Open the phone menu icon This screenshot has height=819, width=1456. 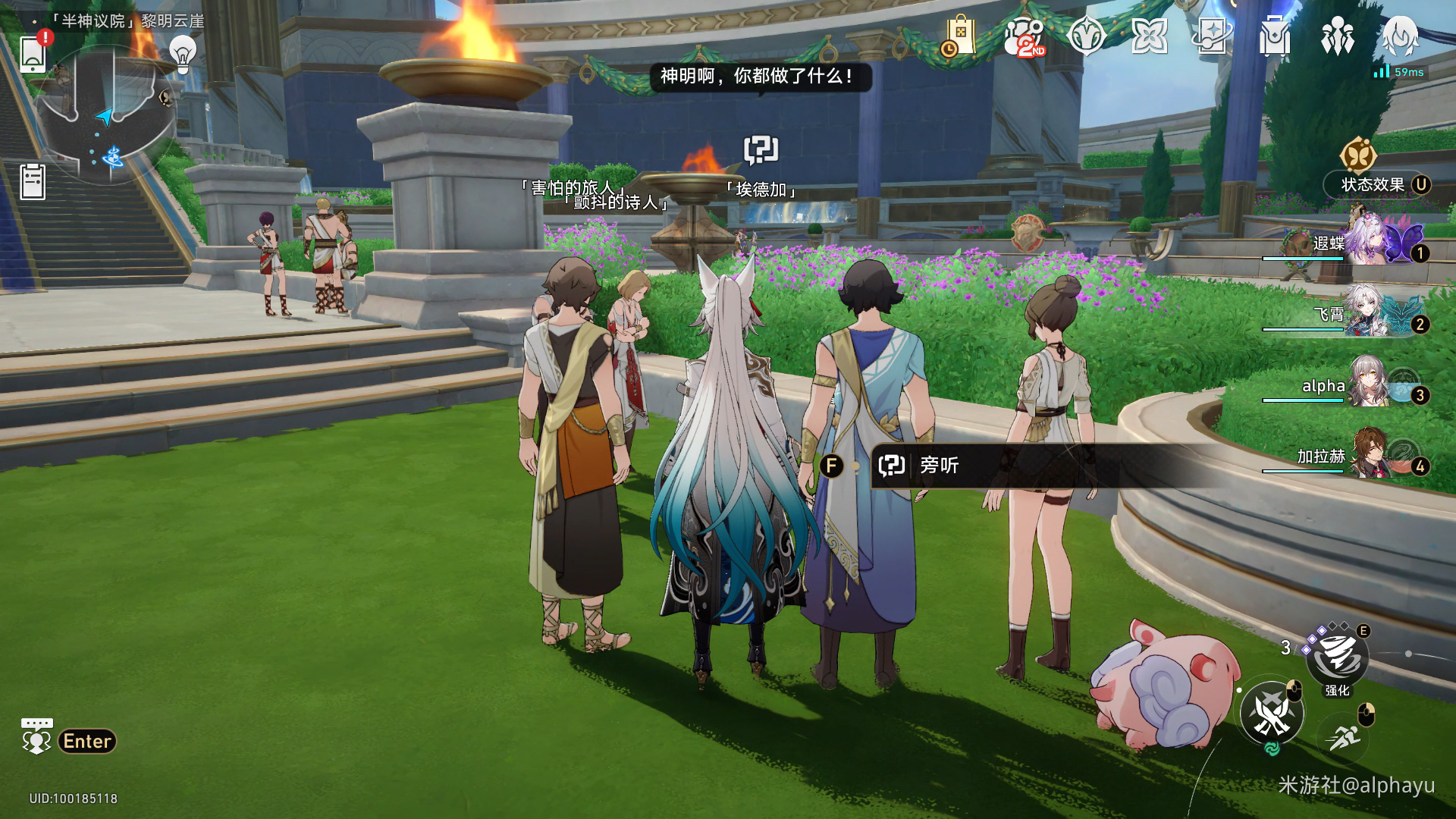pos(33,53)
